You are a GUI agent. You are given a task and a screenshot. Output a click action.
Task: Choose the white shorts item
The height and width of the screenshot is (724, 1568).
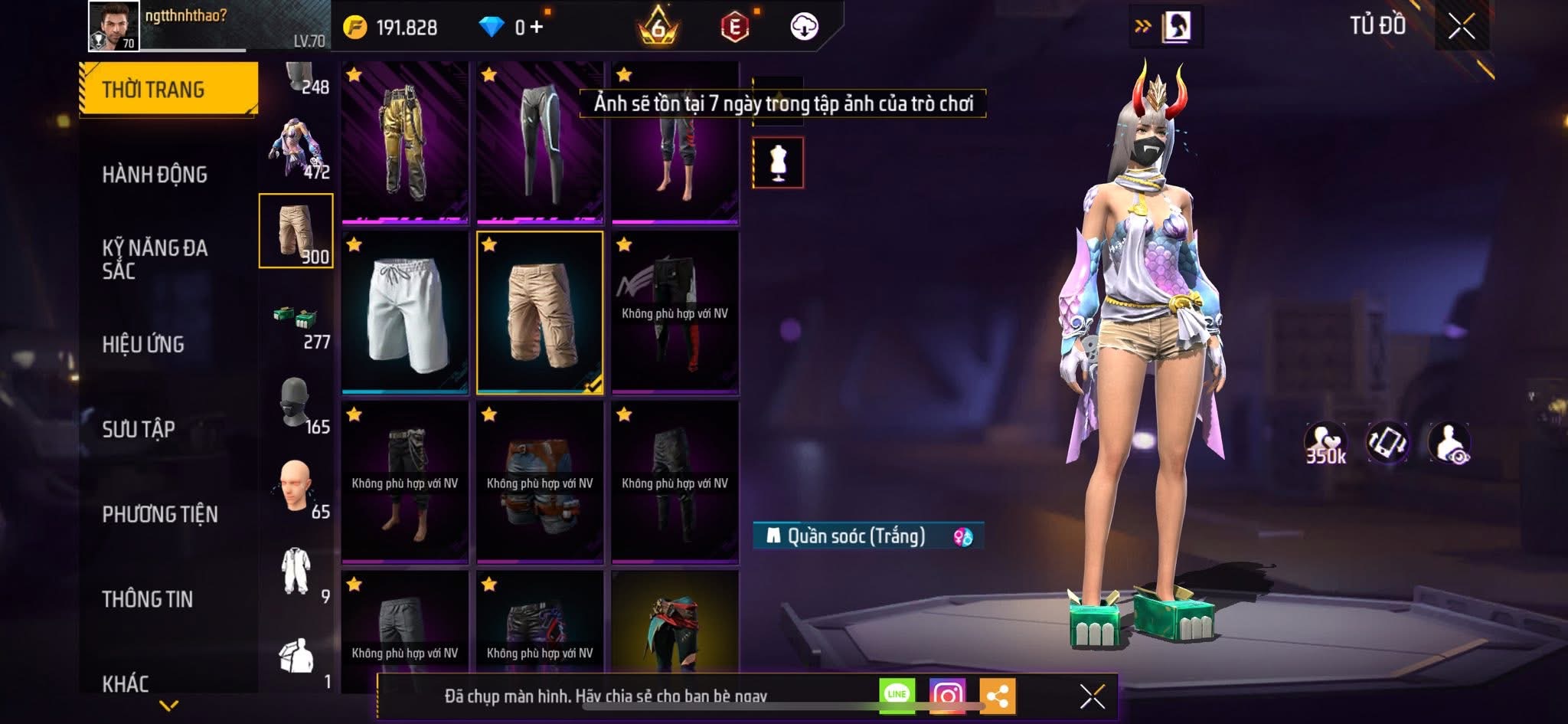coord(405,313)
